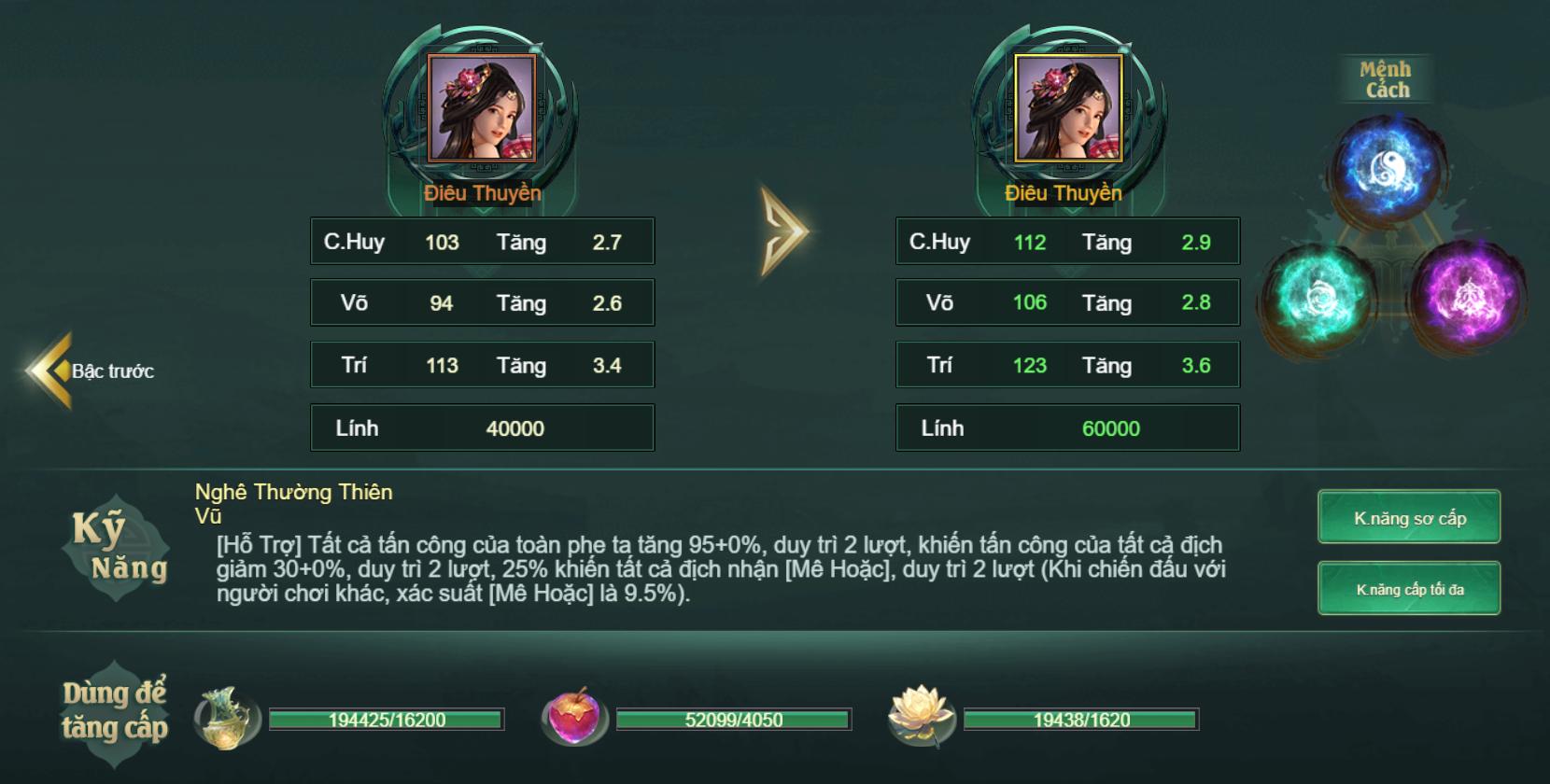Go back to Bậc trước (previous tier)
This screenshot has height=784, width=1550.
92,371
